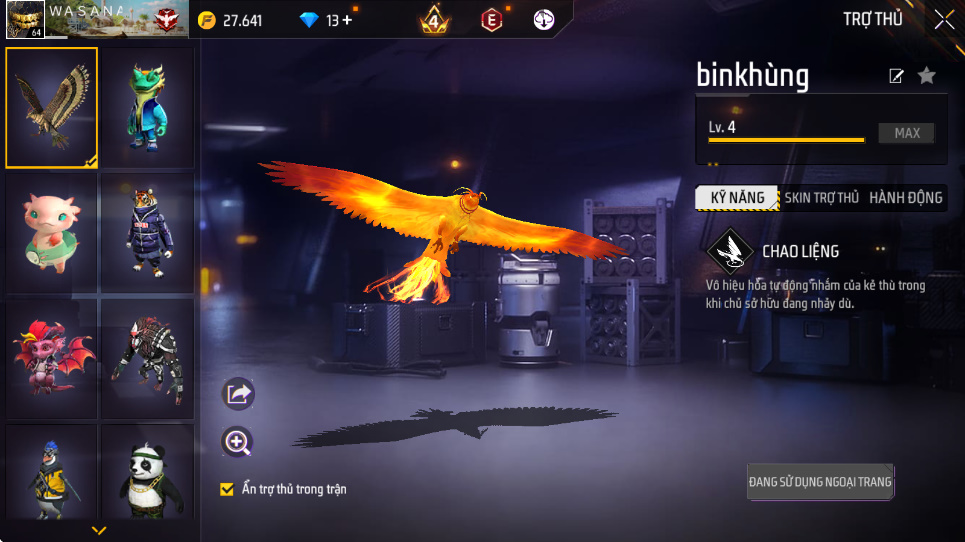Open the share arrow button
Viewport: 965px width, 542px height.
(x=238, y=394)
